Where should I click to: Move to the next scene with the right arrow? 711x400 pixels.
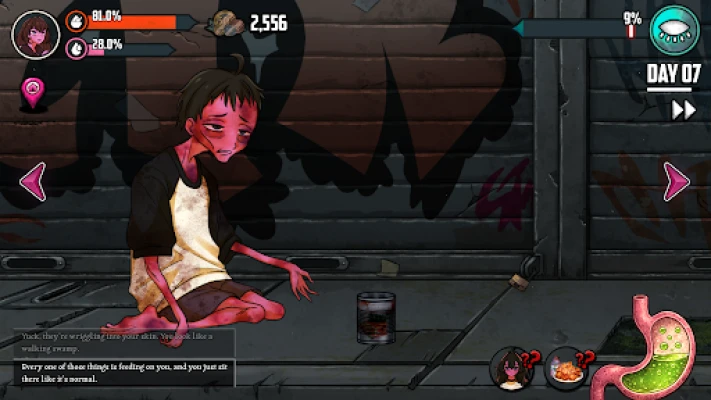[x=677, y=181]
